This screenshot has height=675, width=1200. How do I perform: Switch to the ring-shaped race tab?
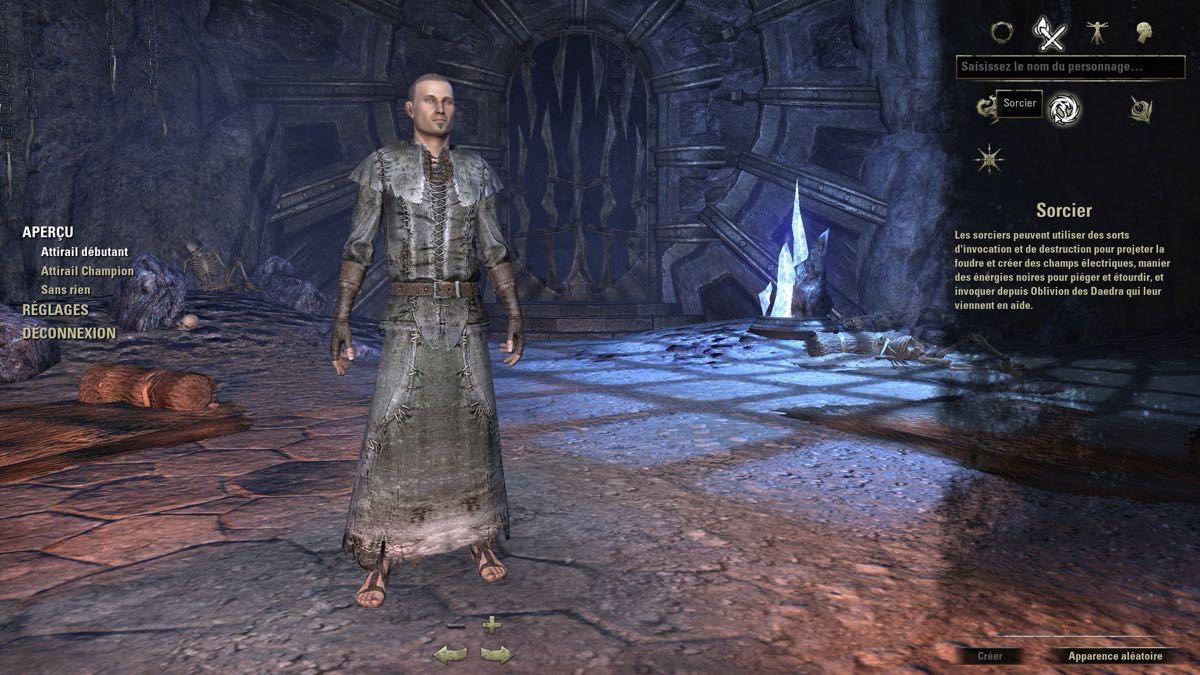coord(1001,32)
